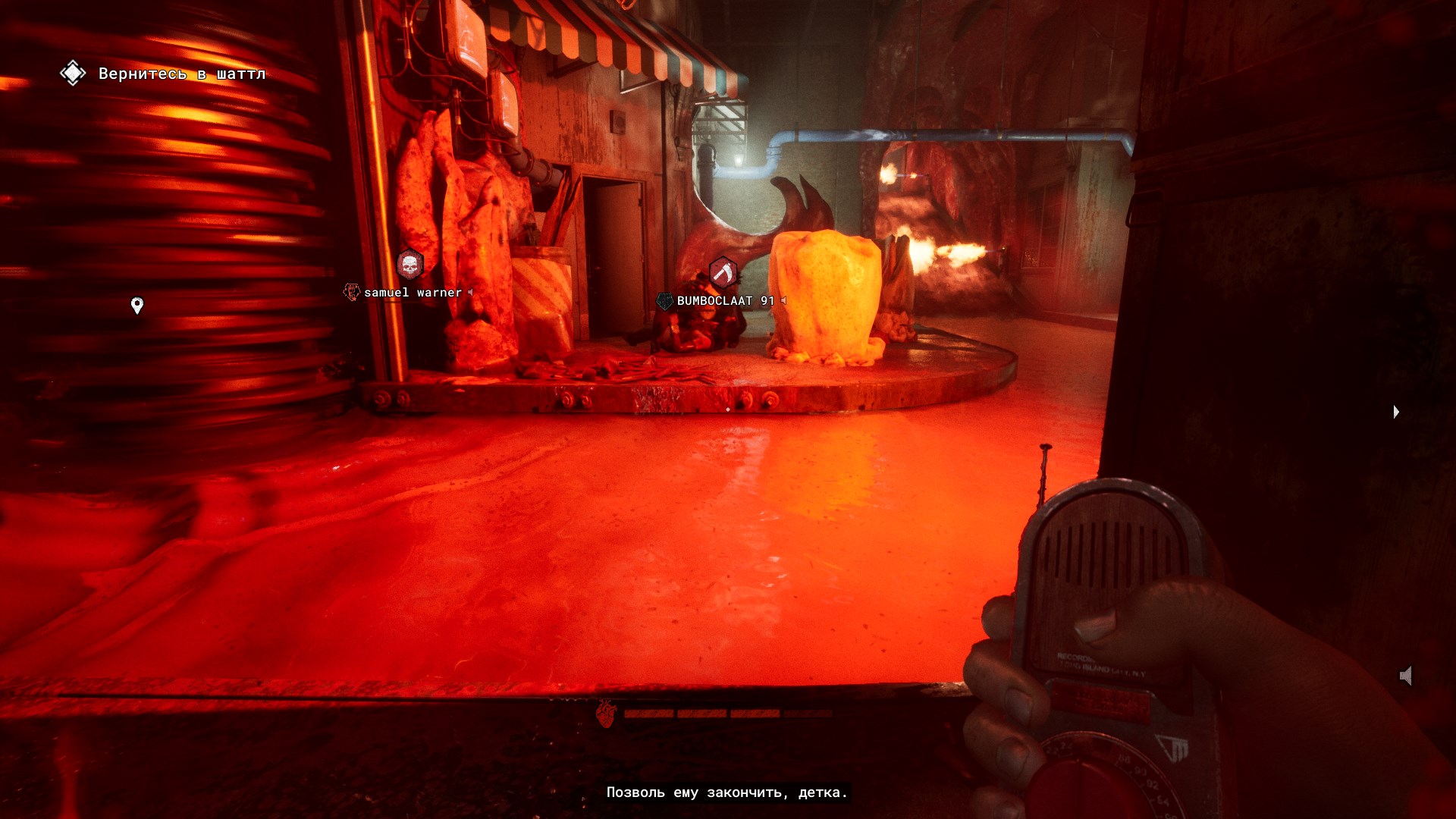Click the small white arrow indicator

point(1396,412)
